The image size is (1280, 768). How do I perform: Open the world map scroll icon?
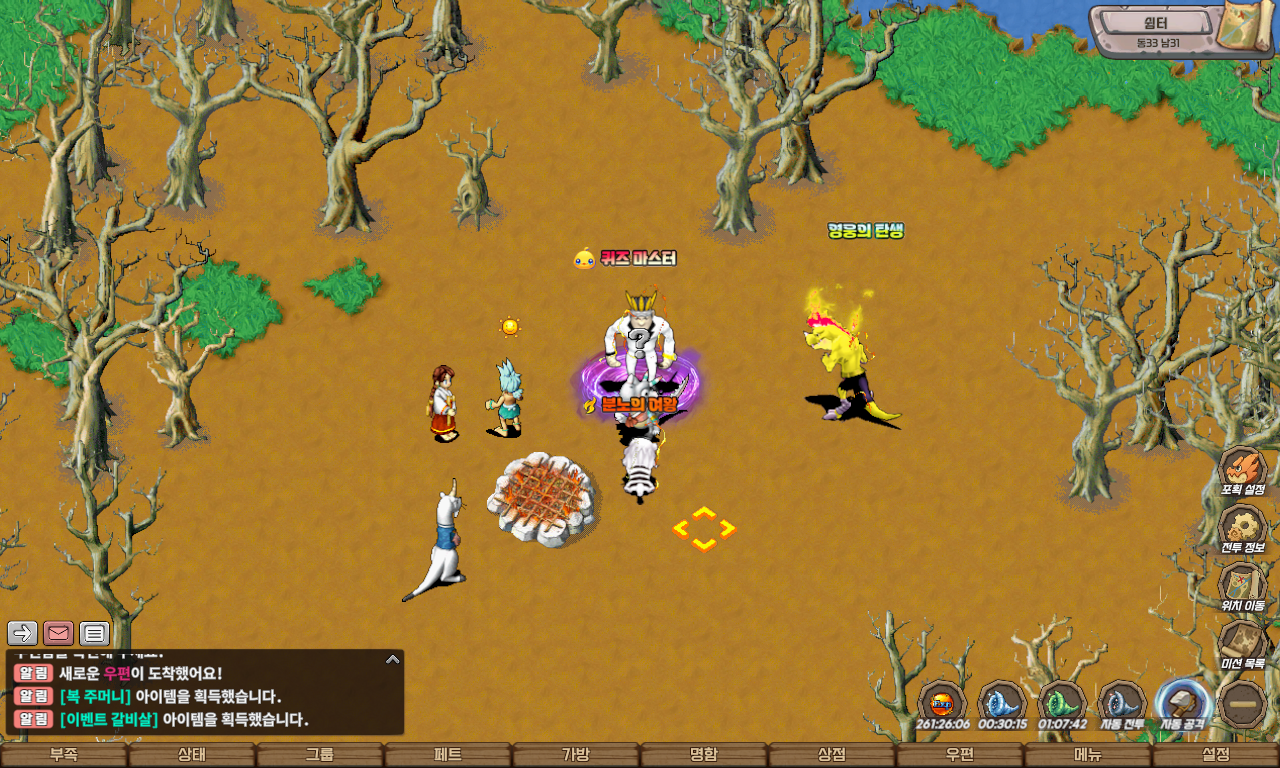click(1244, 28)
